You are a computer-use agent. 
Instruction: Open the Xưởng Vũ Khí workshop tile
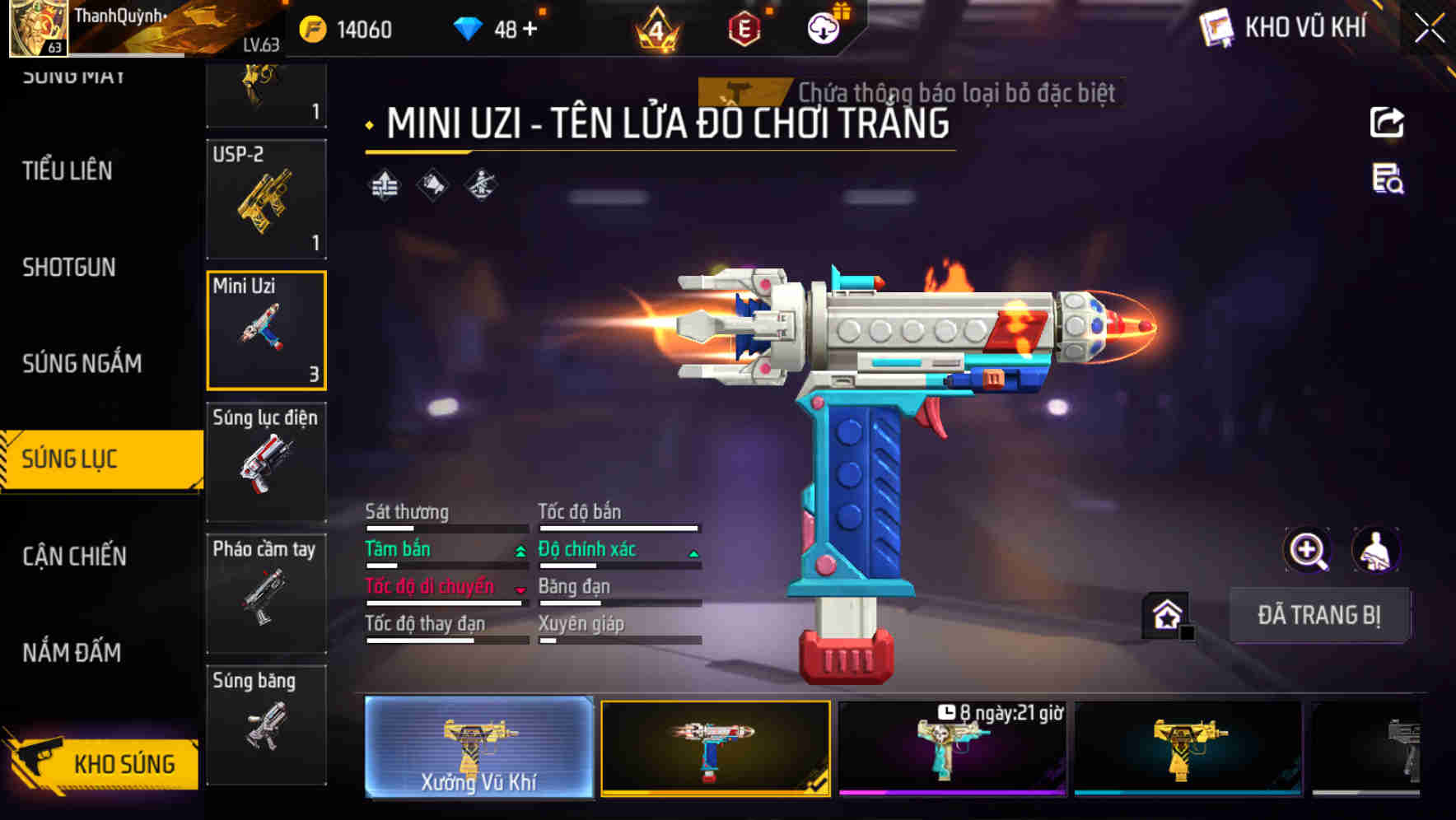pyautogui.click(x=478, y=748)
